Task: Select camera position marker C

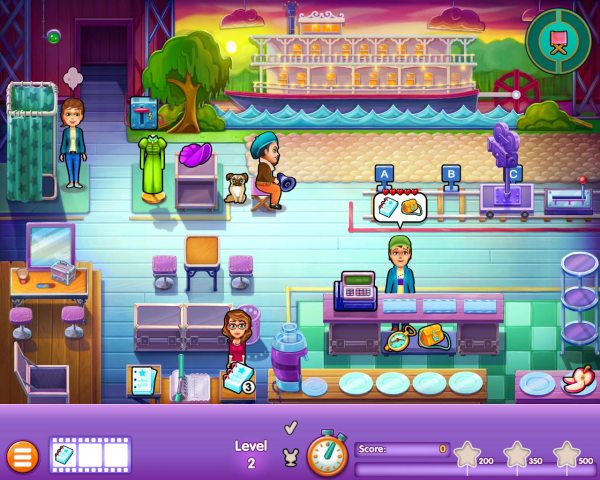Action: pyautogui.click(x=513, y=173)
